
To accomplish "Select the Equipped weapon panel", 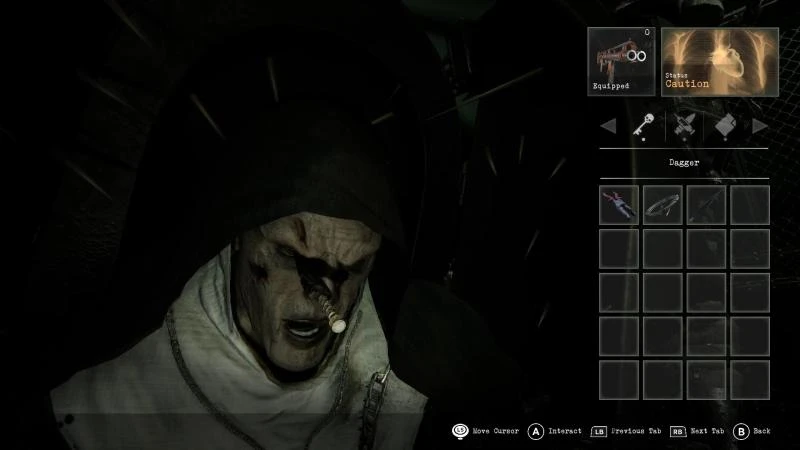I will [622, 61].
